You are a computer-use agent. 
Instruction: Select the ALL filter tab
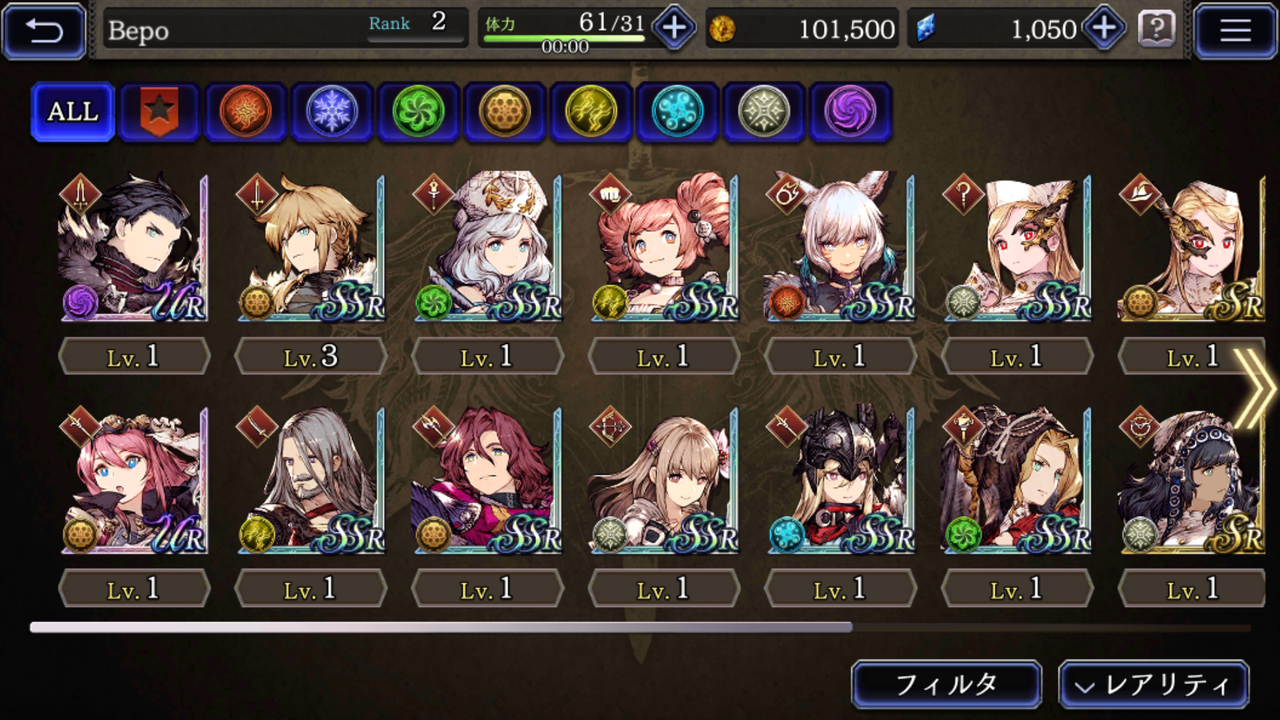tap(73, 111)
